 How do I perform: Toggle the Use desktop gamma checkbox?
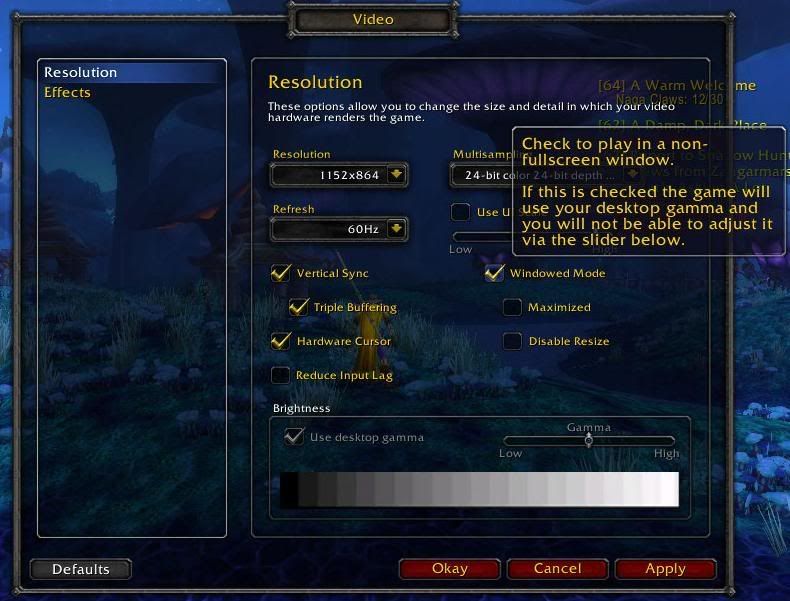294,436
